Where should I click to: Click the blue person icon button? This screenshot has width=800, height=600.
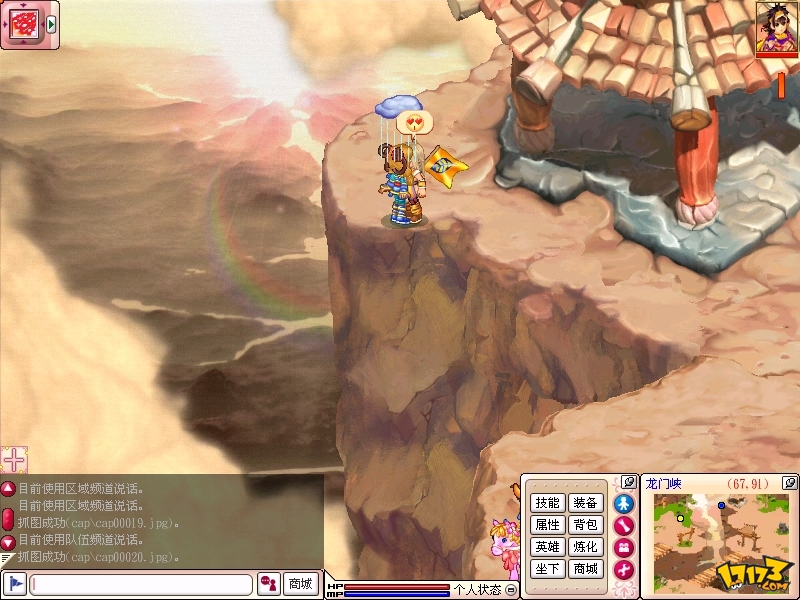pyautogui.click(x=624, y=503)
